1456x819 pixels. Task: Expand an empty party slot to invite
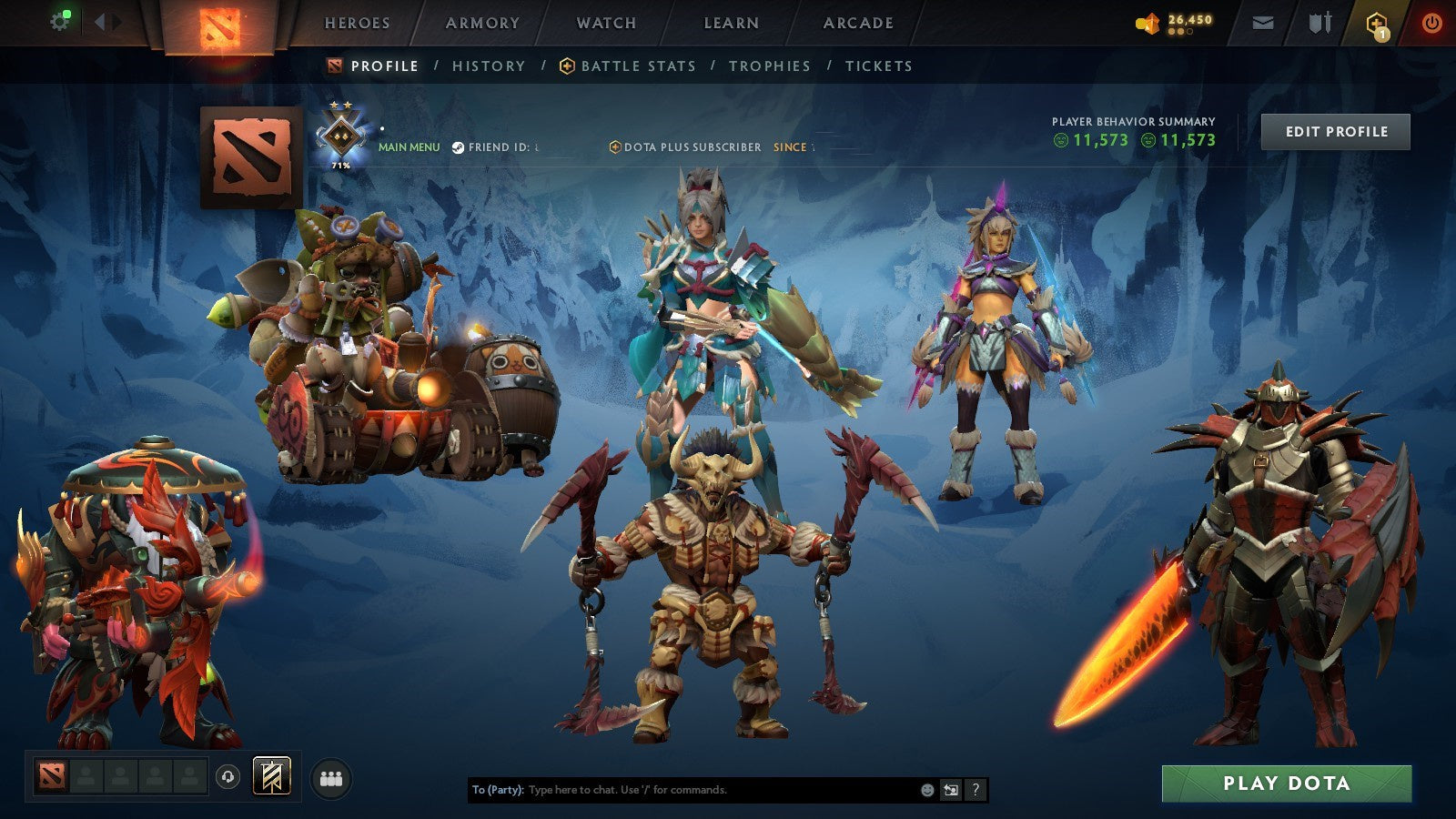(x=91, y=776)
